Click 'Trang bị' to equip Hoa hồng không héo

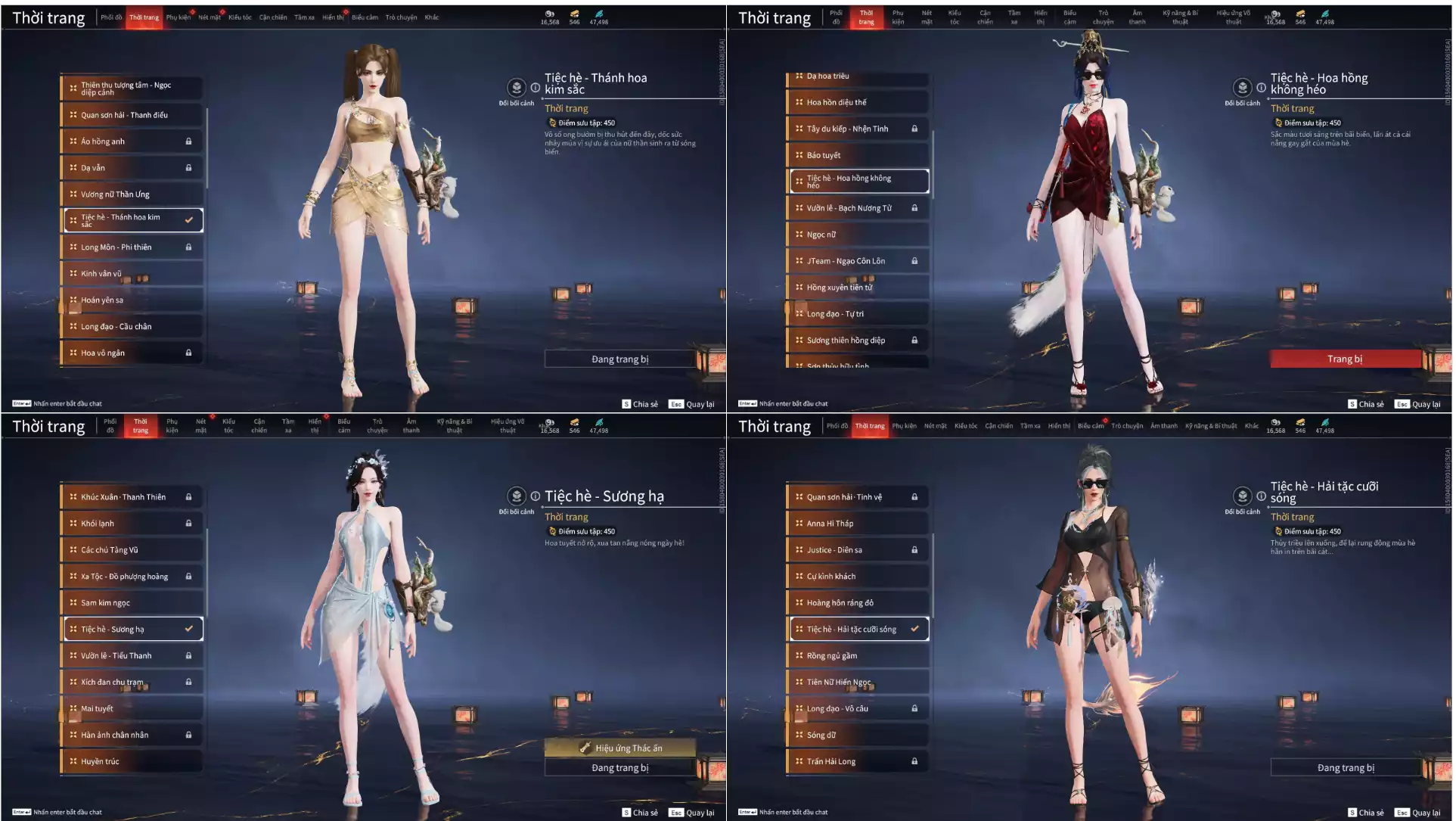coord(1347,359)
